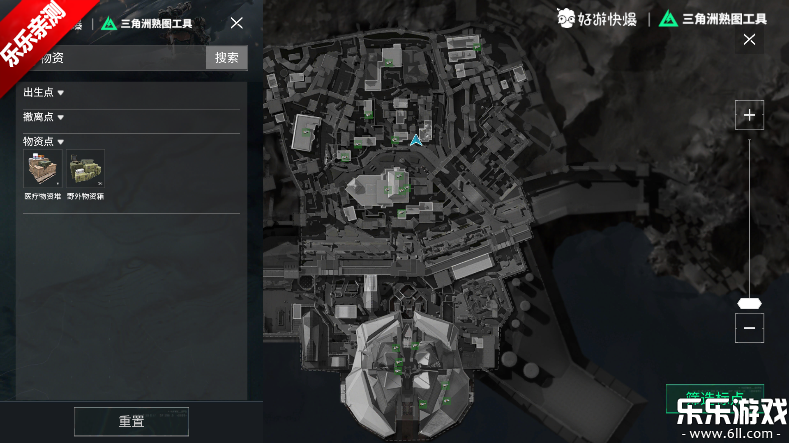Click the map zoom slider handle

pyautogui.click(x=748, y=303)
